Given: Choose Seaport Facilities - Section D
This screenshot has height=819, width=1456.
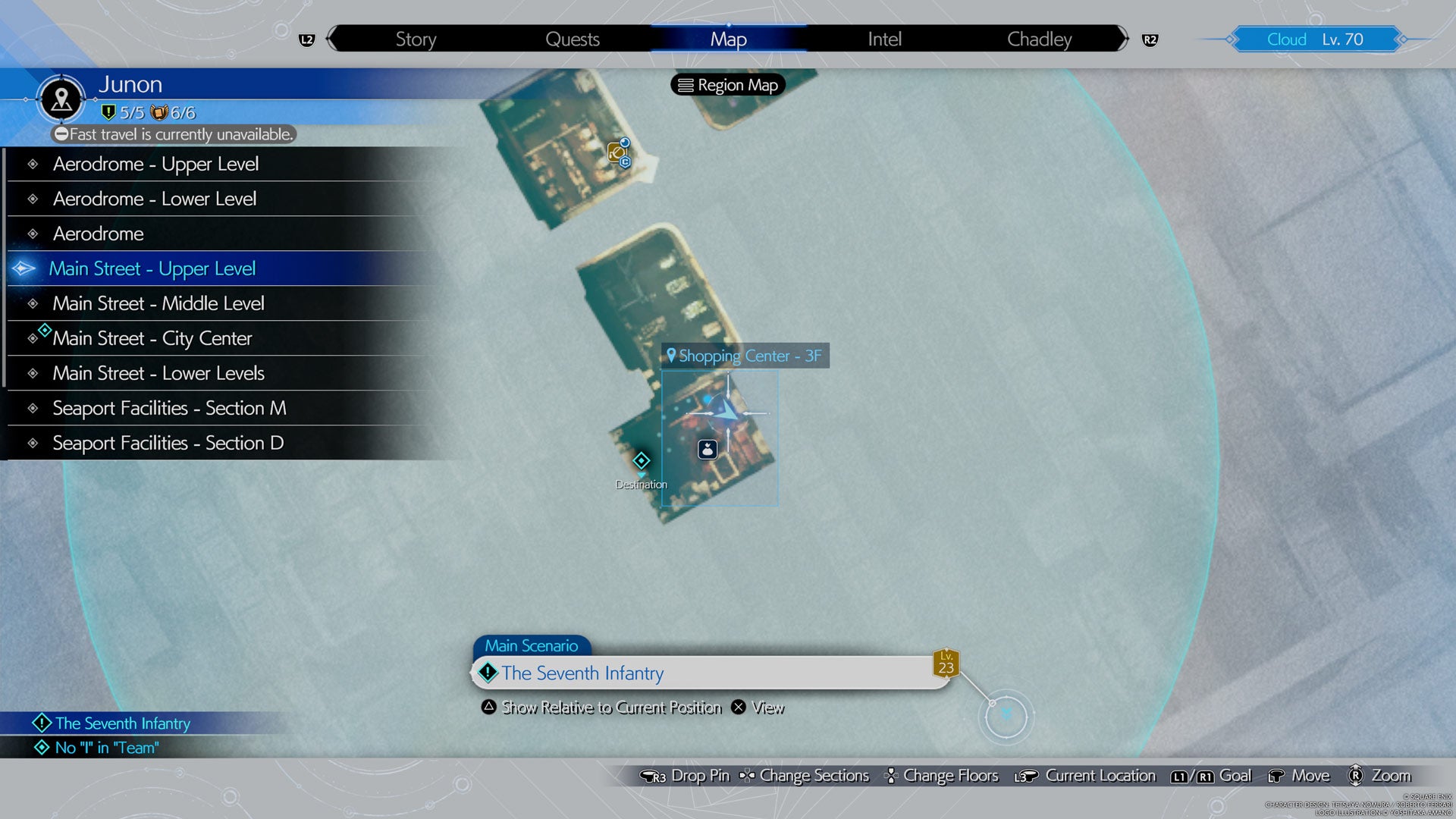Looking at the screenshot, I should [x=168, y=443].
